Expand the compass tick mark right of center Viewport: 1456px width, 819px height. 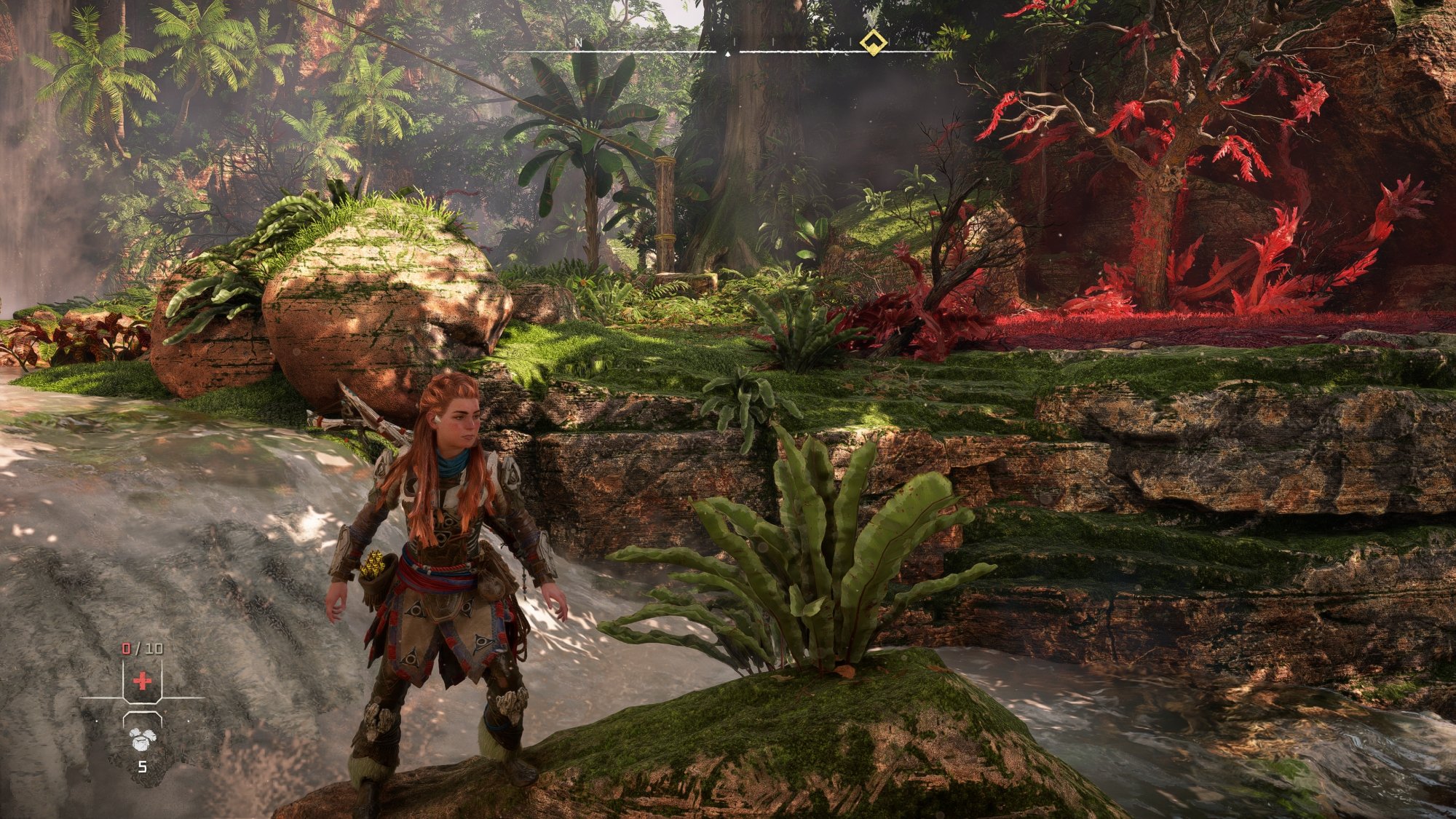tap(774, 40)
